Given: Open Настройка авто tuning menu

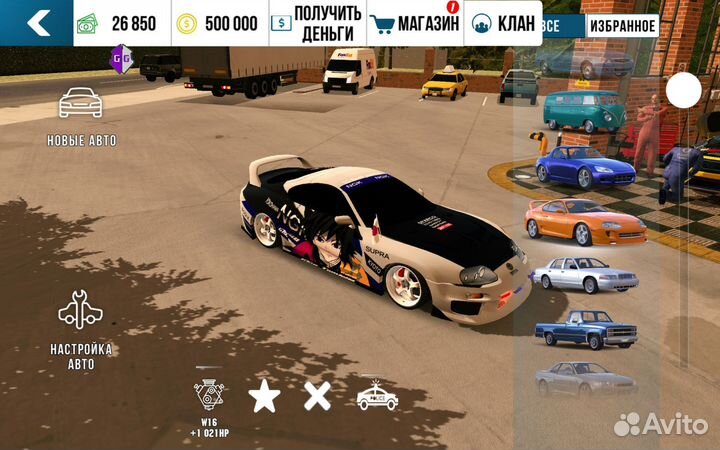Looking at the screenshot, I should coord(81,330).
